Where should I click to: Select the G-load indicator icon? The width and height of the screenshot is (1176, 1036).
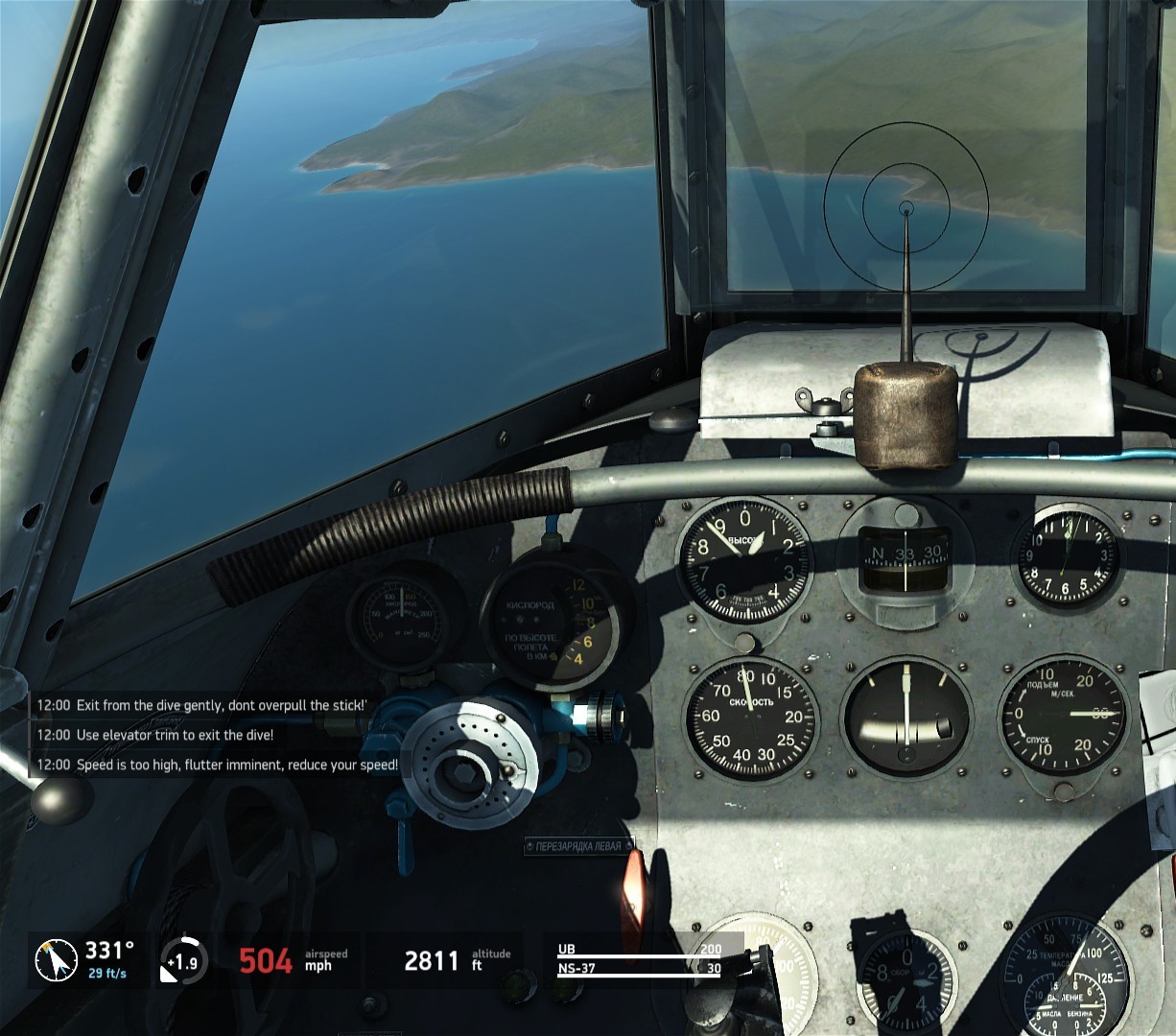click(x=181, y=960)
